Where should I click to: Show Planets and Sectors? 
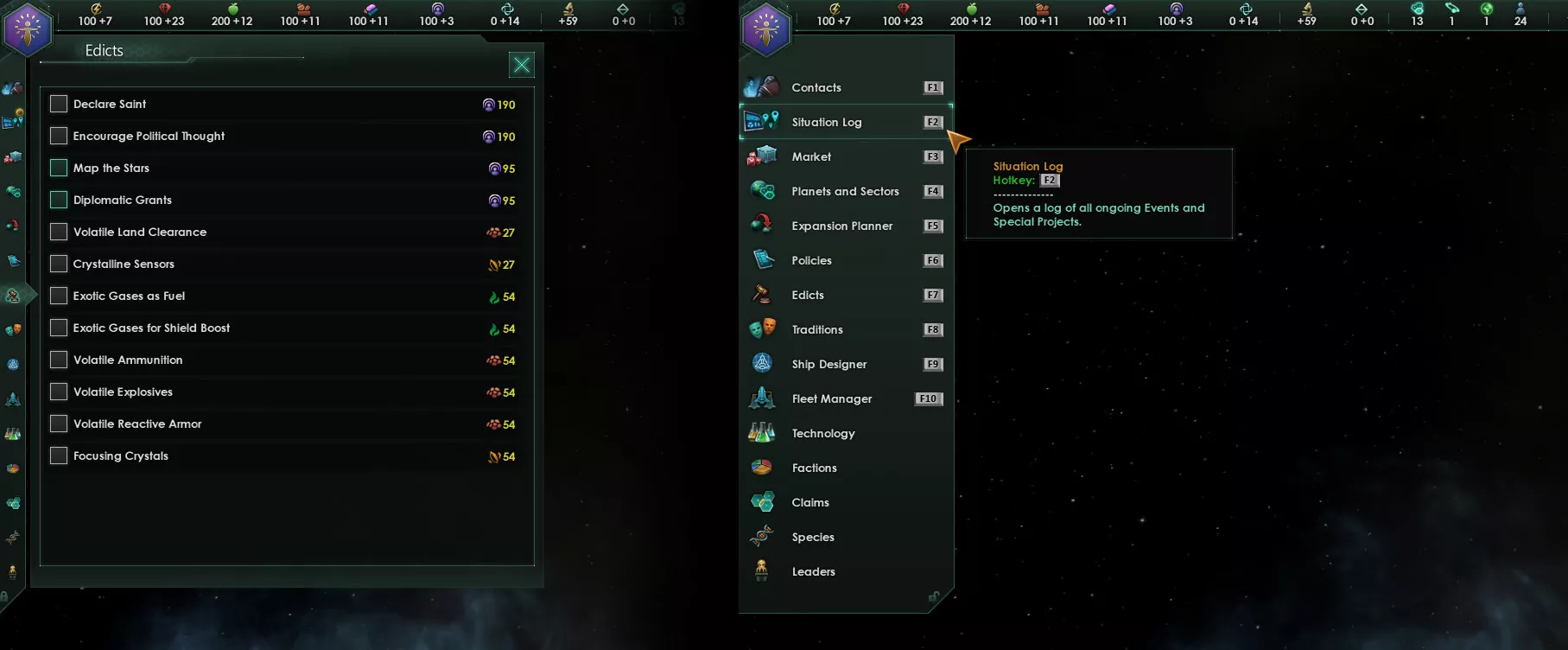point(845,191)
